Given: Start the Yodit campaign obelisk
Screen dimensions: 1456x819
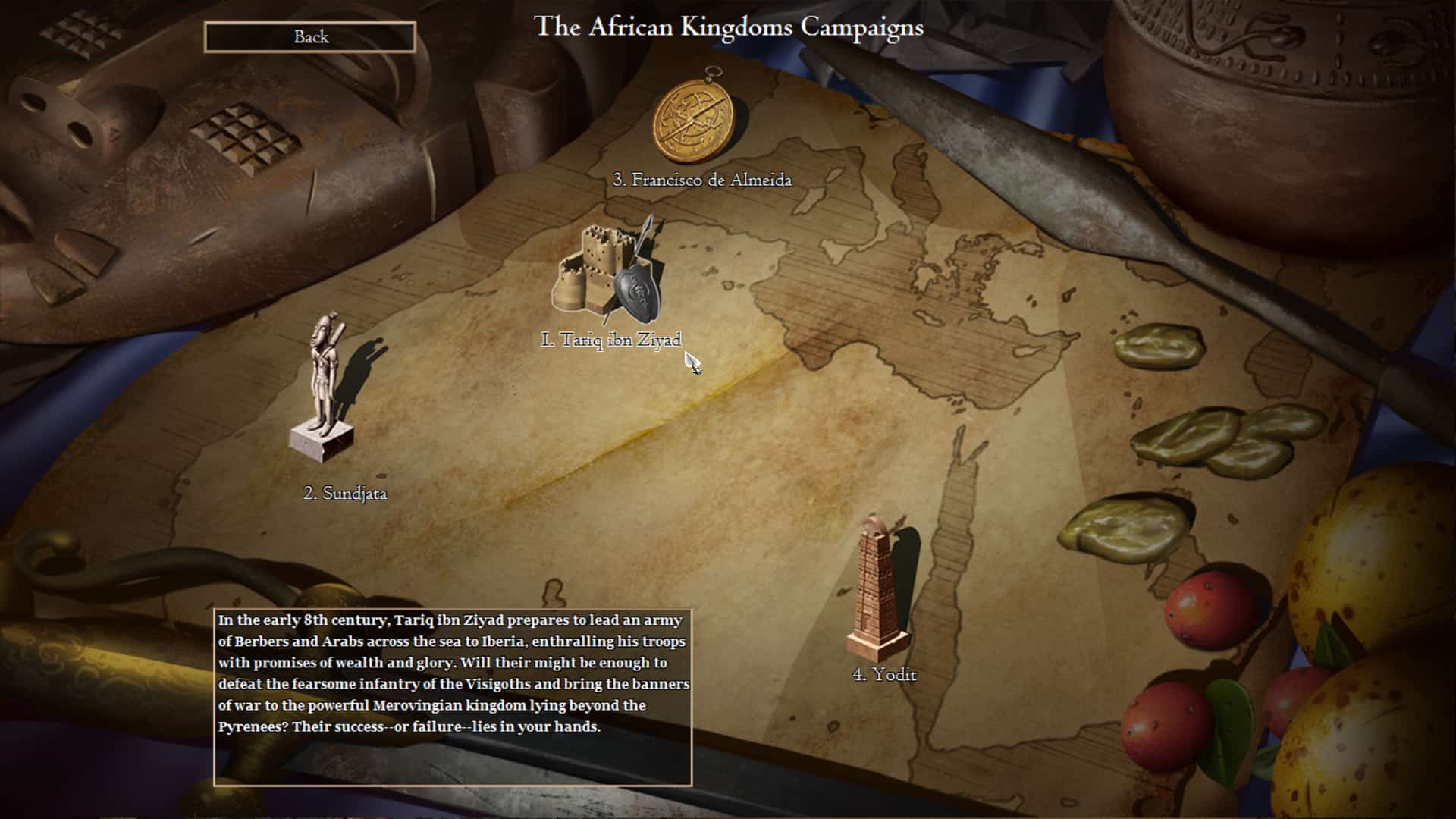Looking at the screenshot, I should [878, 588].
